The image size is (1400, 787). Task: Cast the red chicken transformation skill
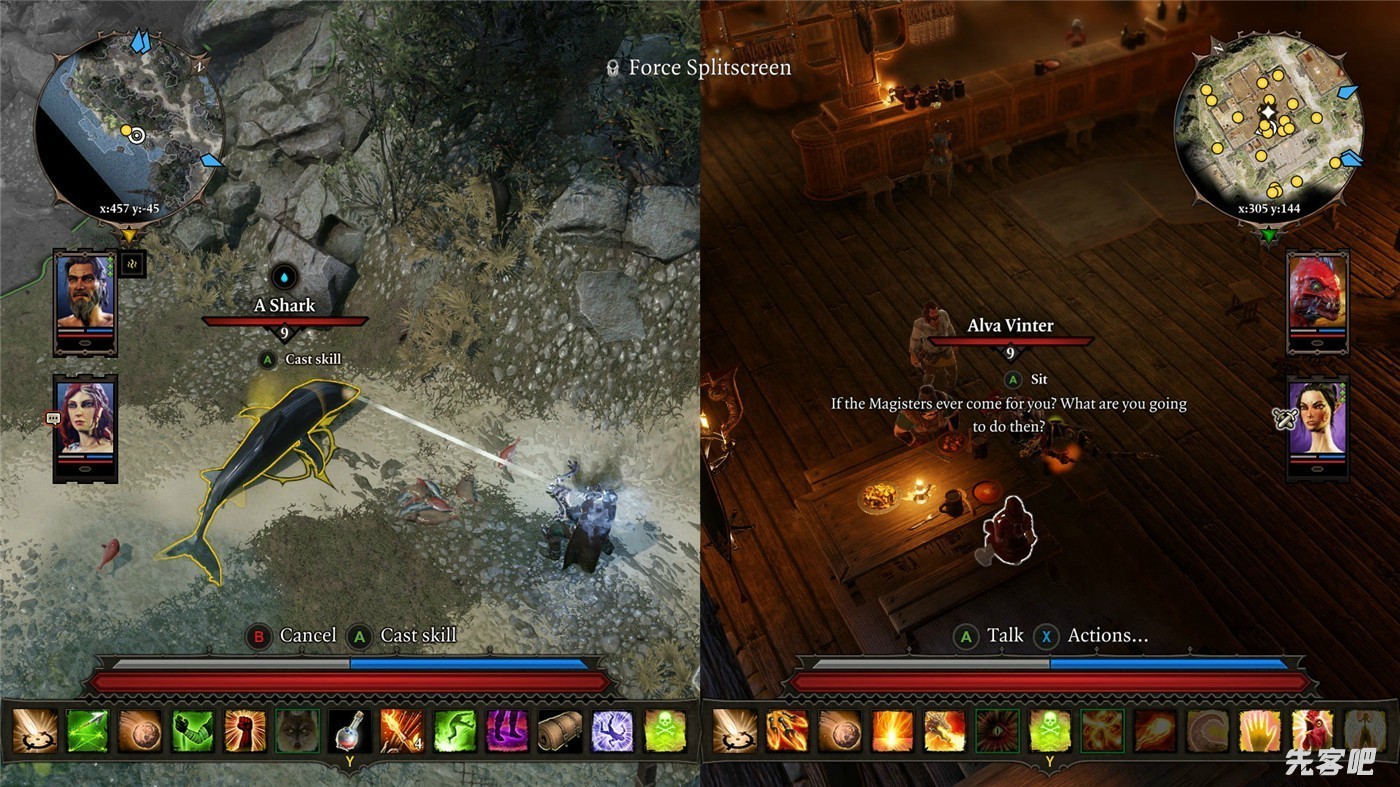click(1312, 731)
